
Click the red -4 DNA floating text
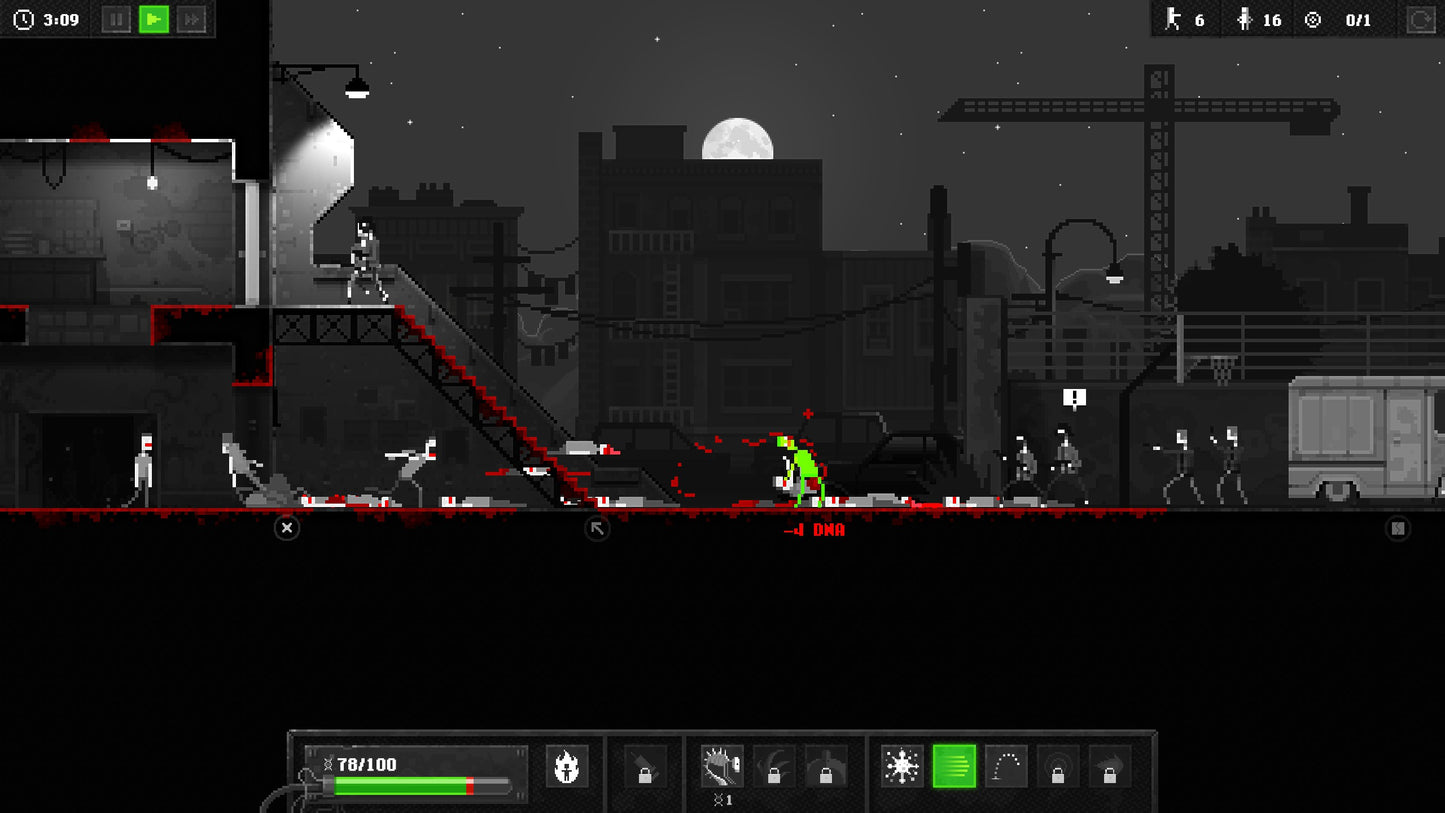(812, 530)
